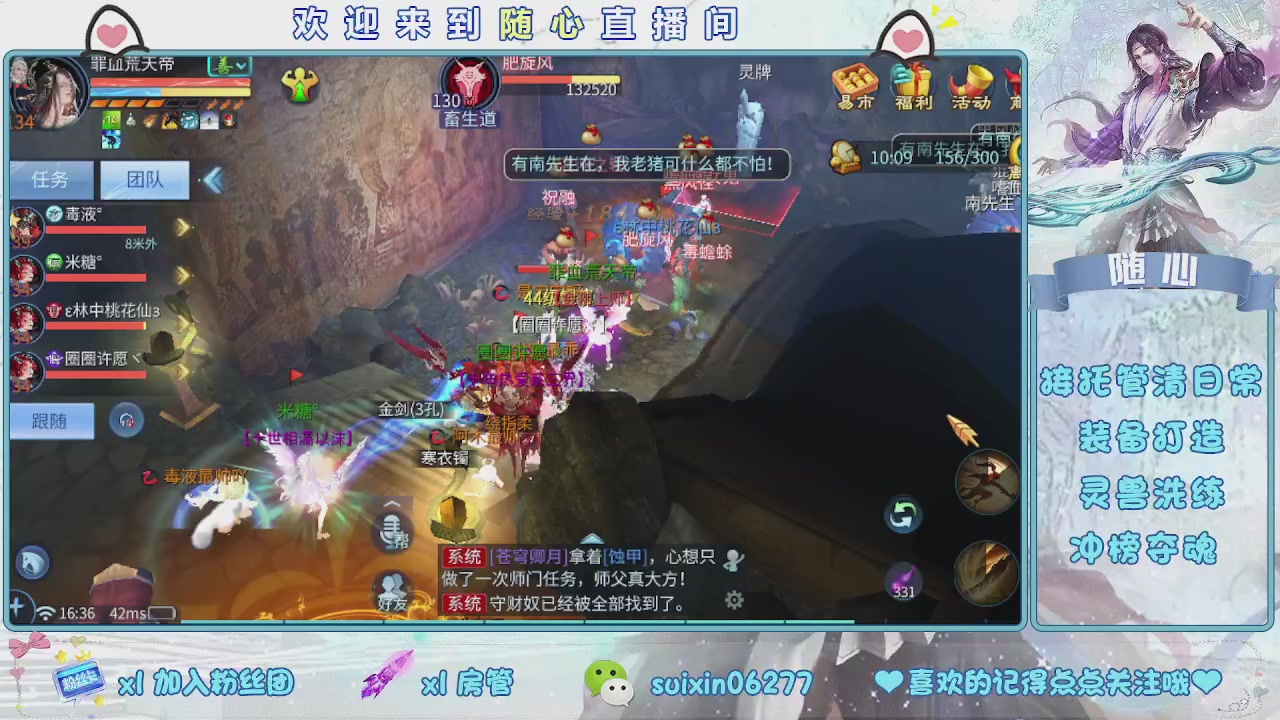Toggle the character chat icon near system messages
The height and width of the screenshot is (720, 1280).
[734, 558]
